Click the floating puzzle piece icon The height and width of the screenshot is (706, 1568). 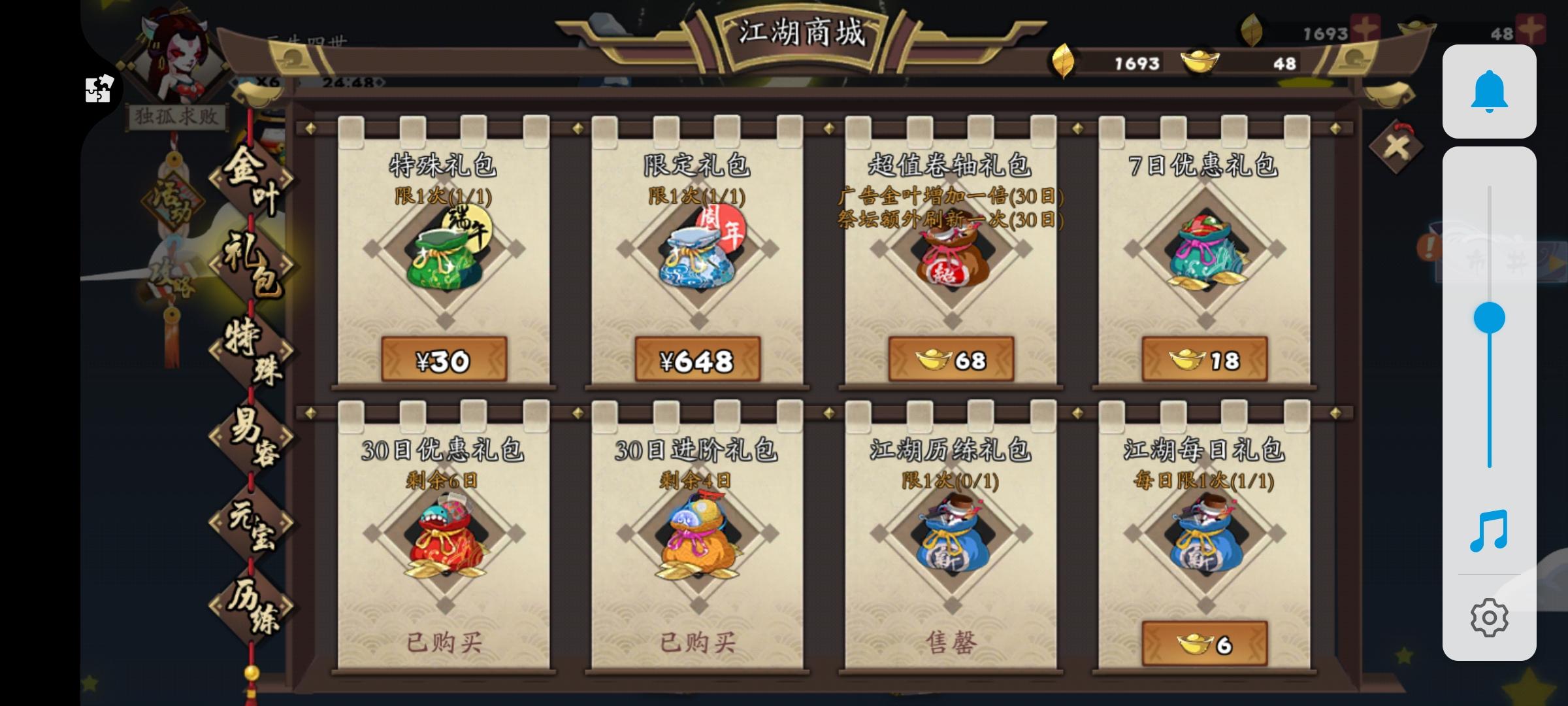coord(98,90)
